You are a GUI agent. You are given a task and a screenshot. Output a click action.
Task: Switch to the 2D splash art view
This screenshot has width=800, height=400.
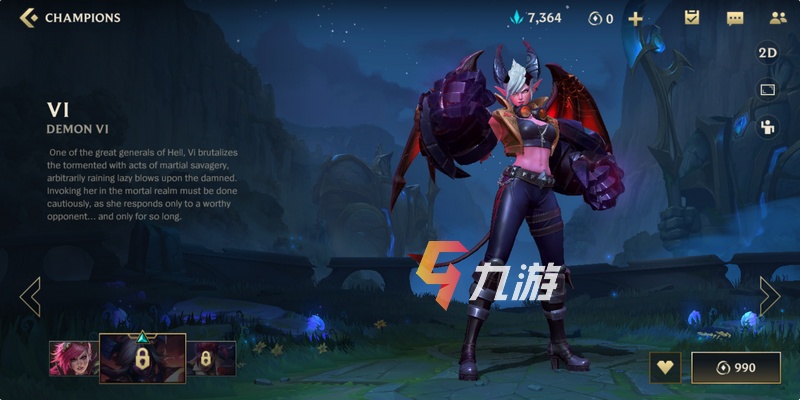point(767,53)
